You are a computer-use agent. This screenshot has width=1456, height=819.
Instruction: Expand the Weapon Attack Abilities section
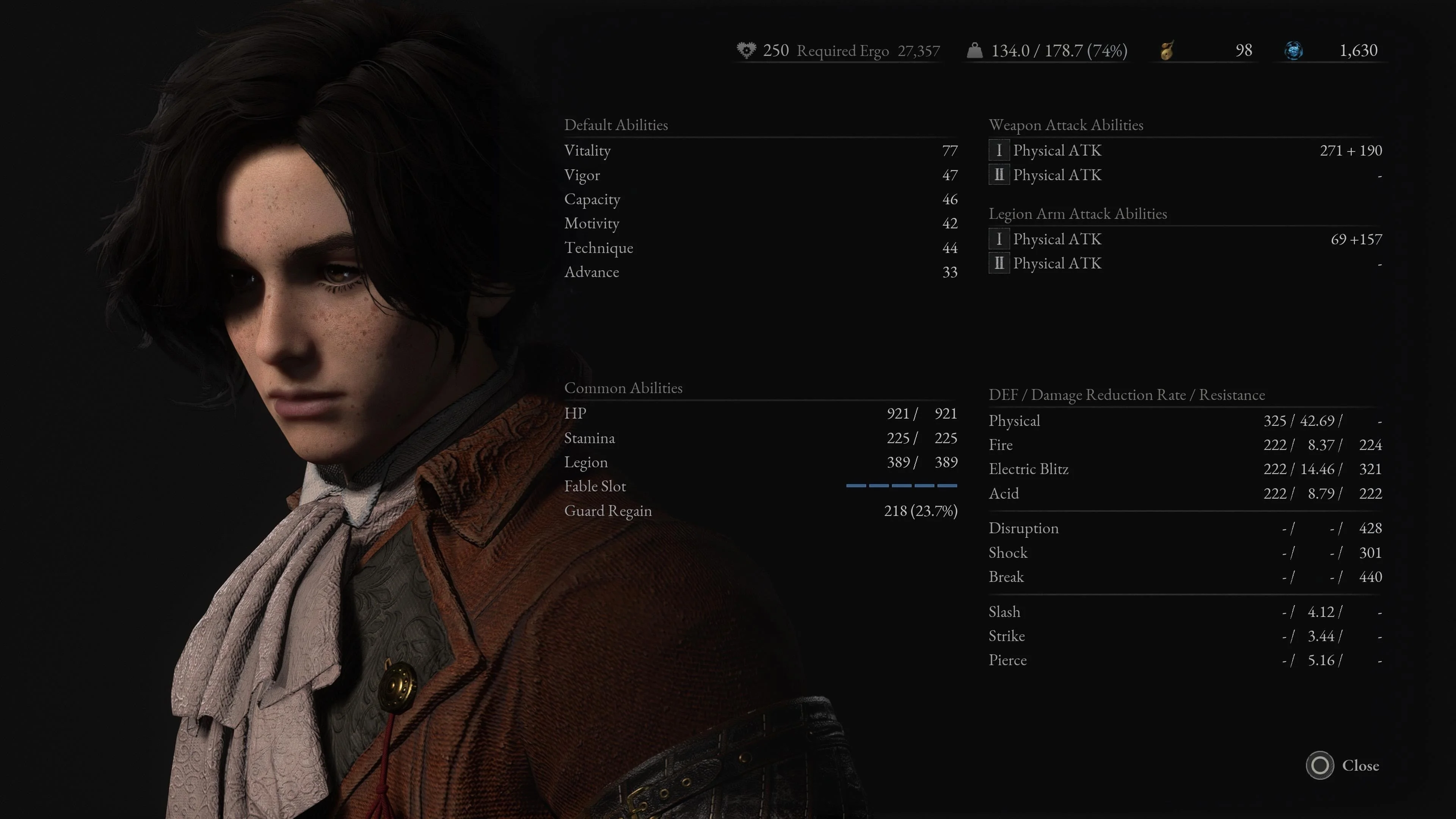pyautogui.click(x=1066, y=125)
